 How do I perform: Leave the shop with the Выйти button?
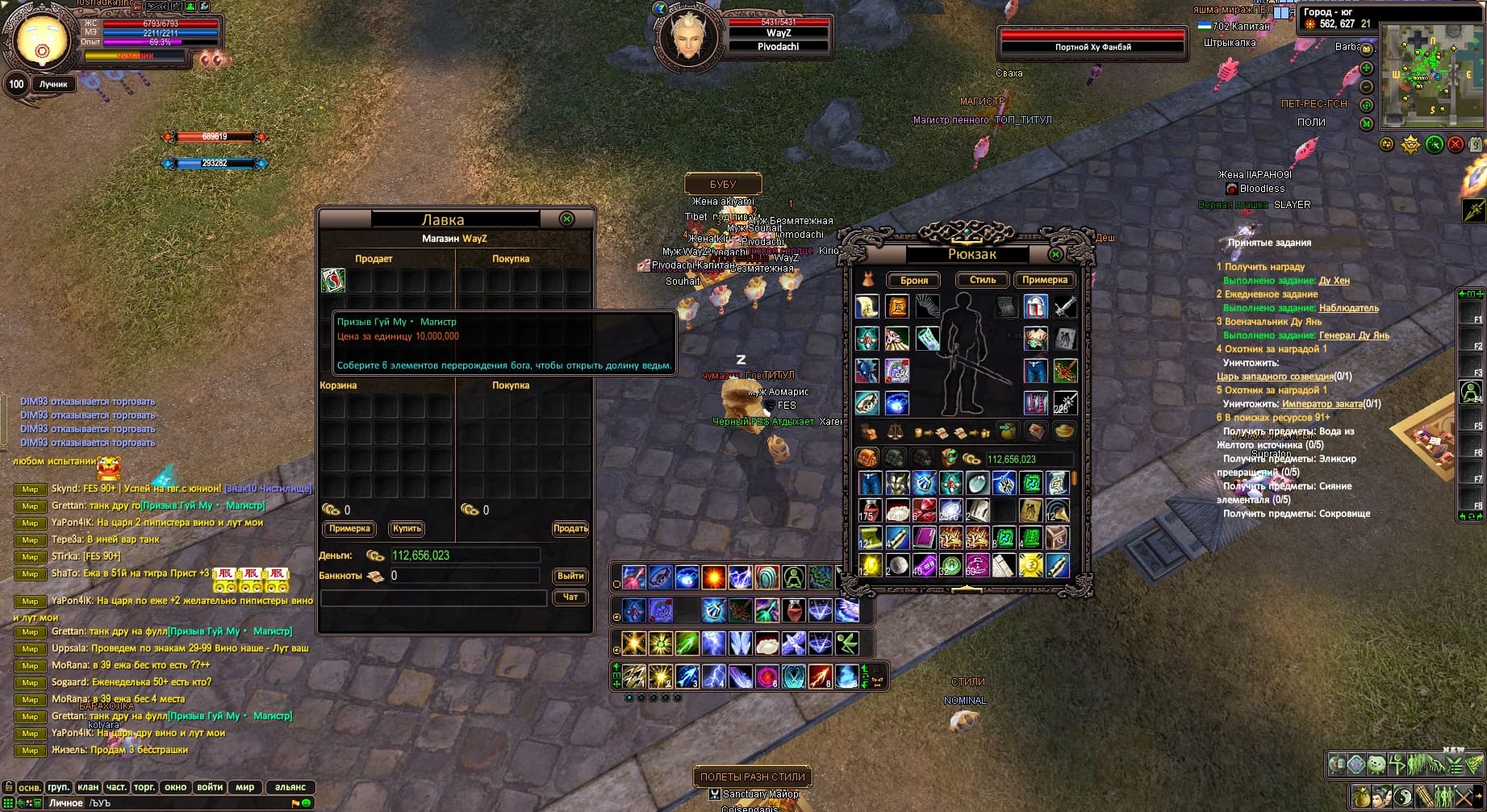click(x=570, y=576)
